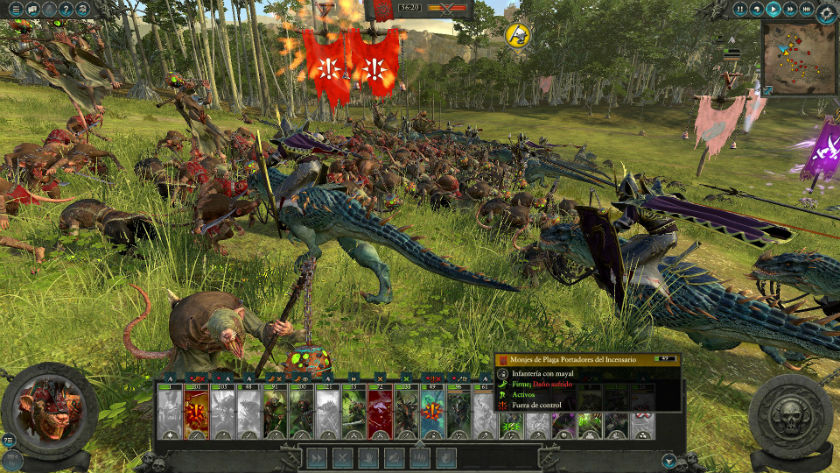840x473 pixels.
Task: Set battle speed to slow motion
Action: tap(757, 9)
